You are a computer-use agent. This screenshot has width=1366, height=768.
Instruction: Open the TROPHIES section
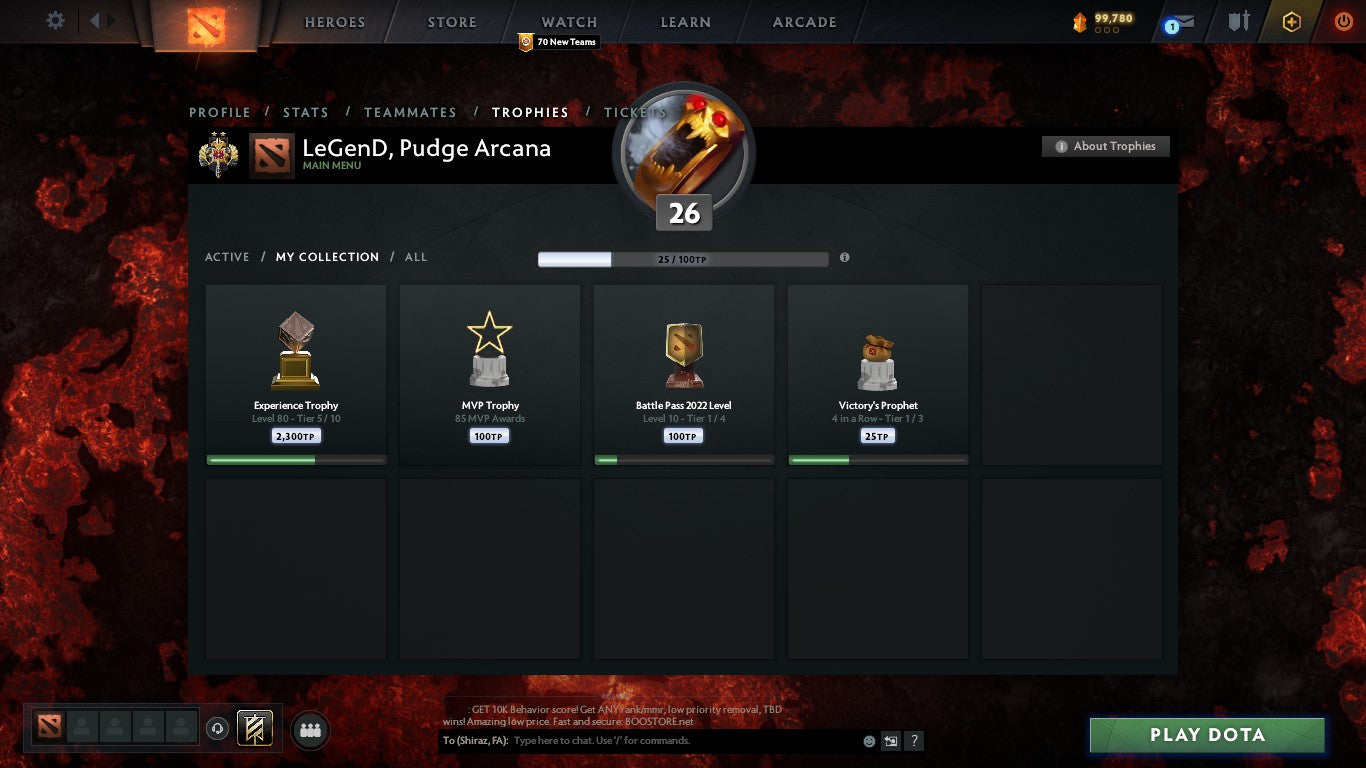pyautogui.click(x=531, y=113)
